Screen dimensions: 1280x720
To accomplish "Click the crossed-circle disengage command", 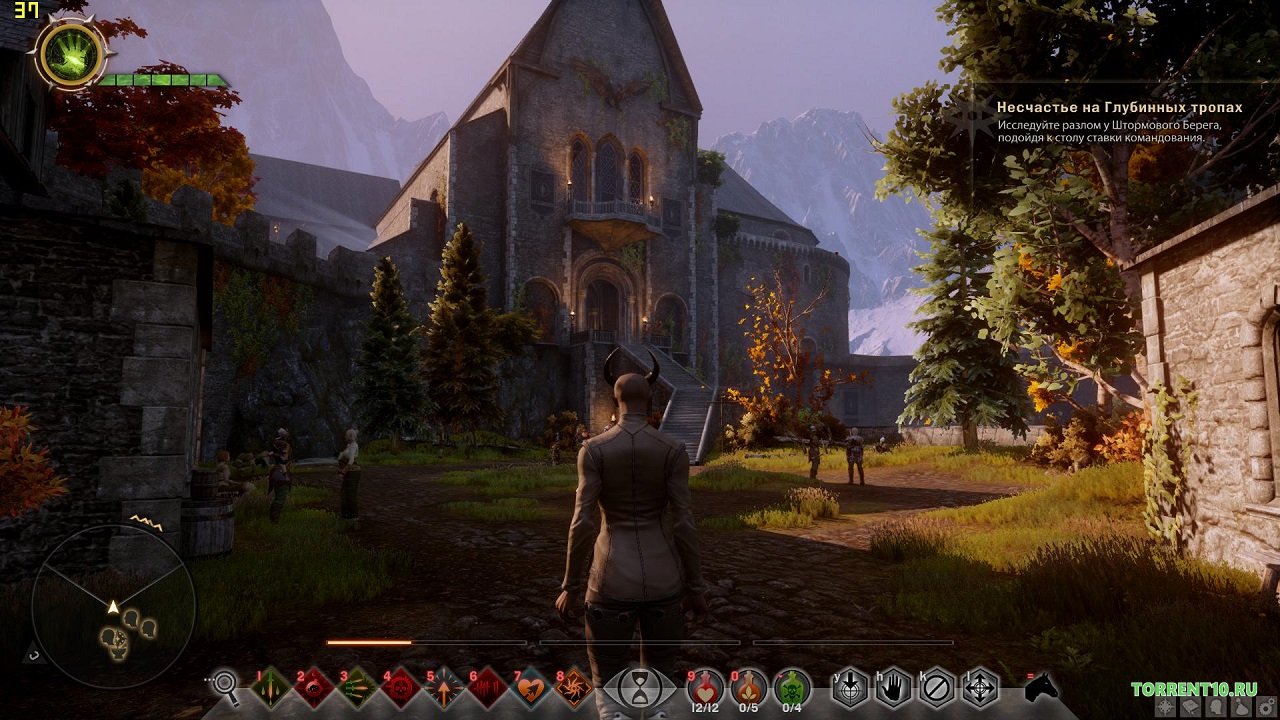I will click(937, 688).
